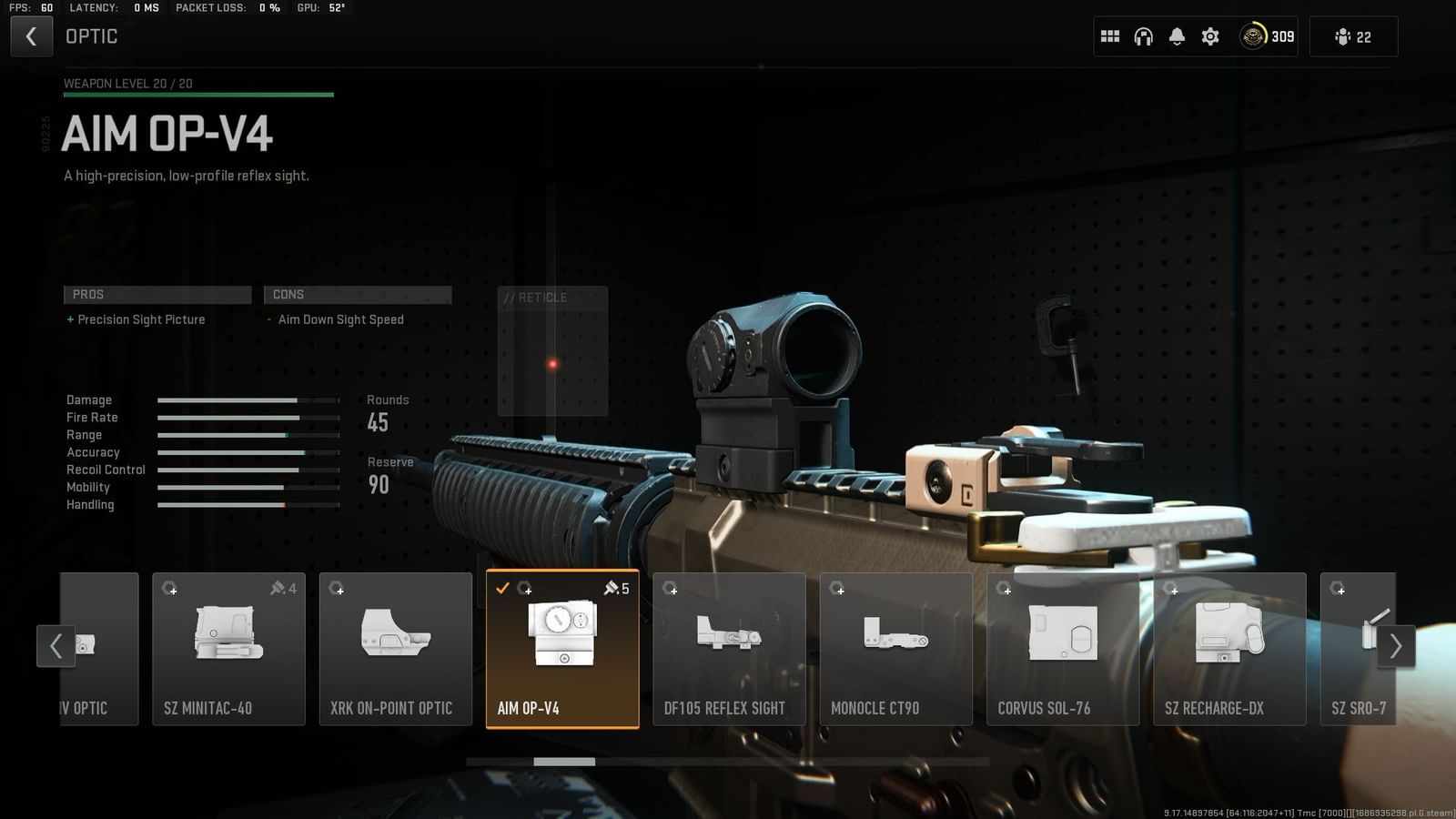Click the paintbrush blueprint icon showing 5 on AIM OP-V4
Screen dimensions: 1456x819
617,589
